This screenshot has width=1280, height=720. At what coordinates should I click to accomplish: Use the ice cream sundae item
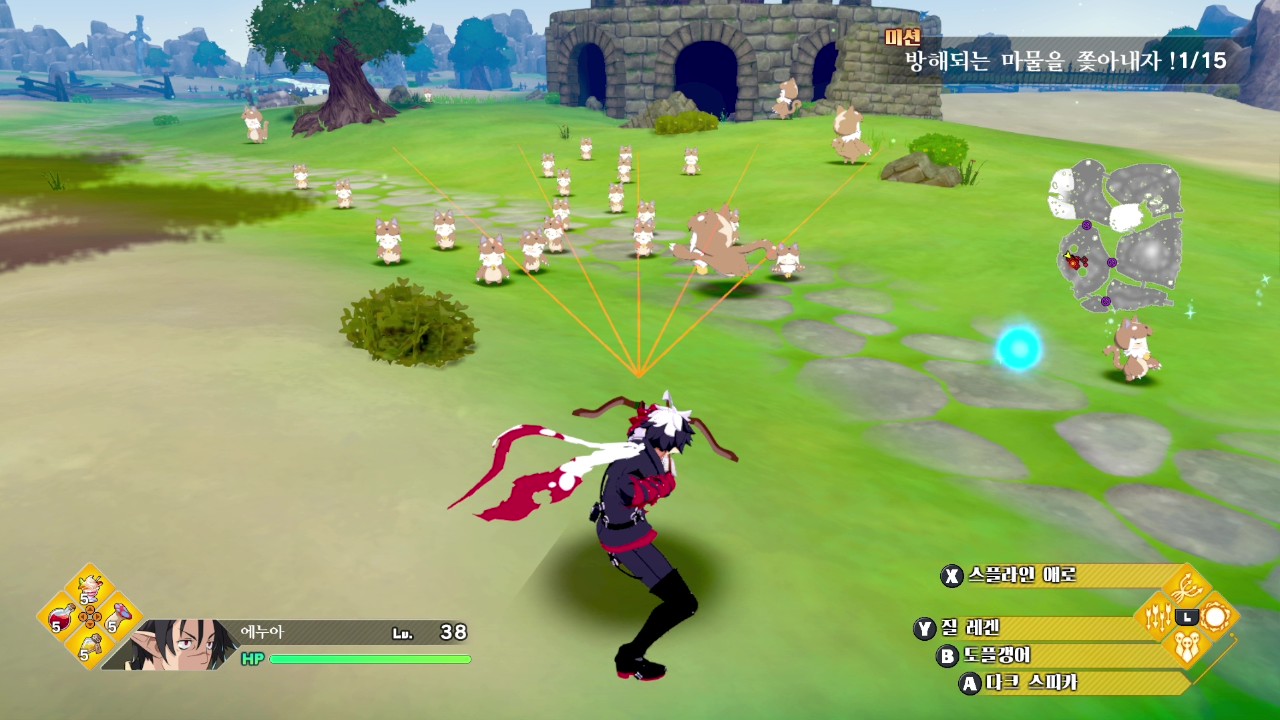(90, 585)
